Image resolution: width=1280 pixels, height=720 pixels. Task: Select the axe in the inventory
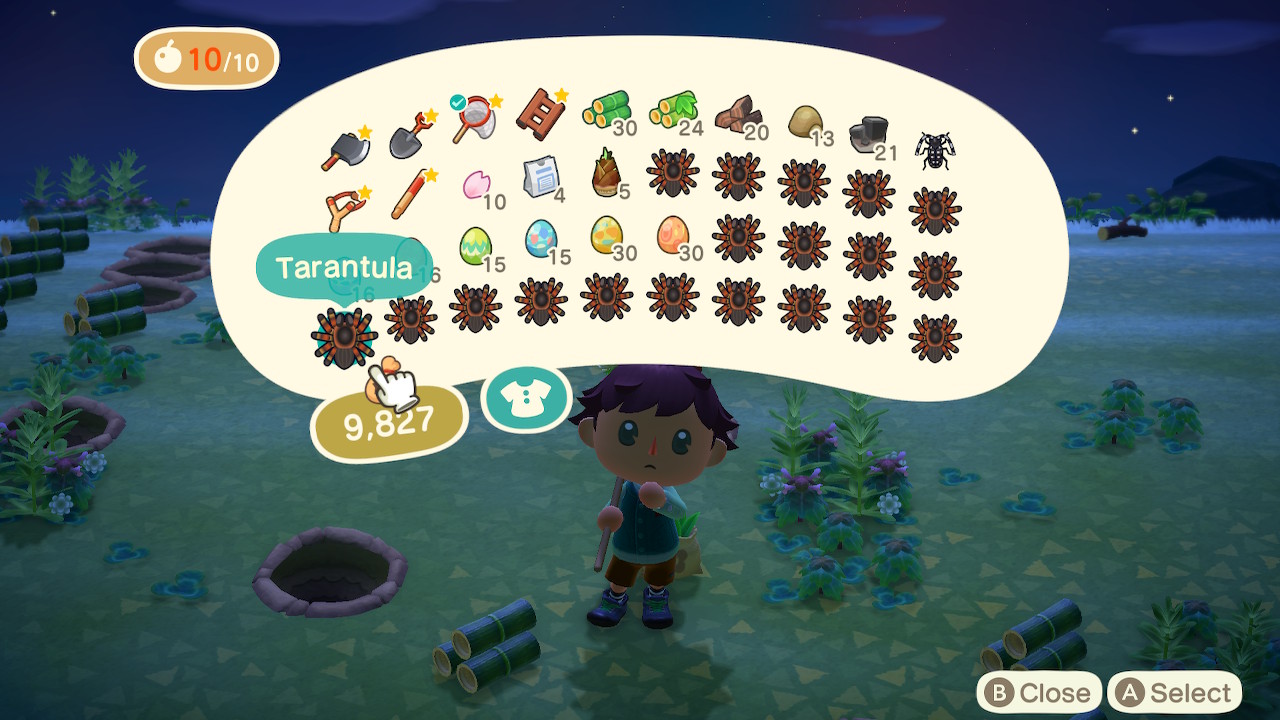pos(345,150)
